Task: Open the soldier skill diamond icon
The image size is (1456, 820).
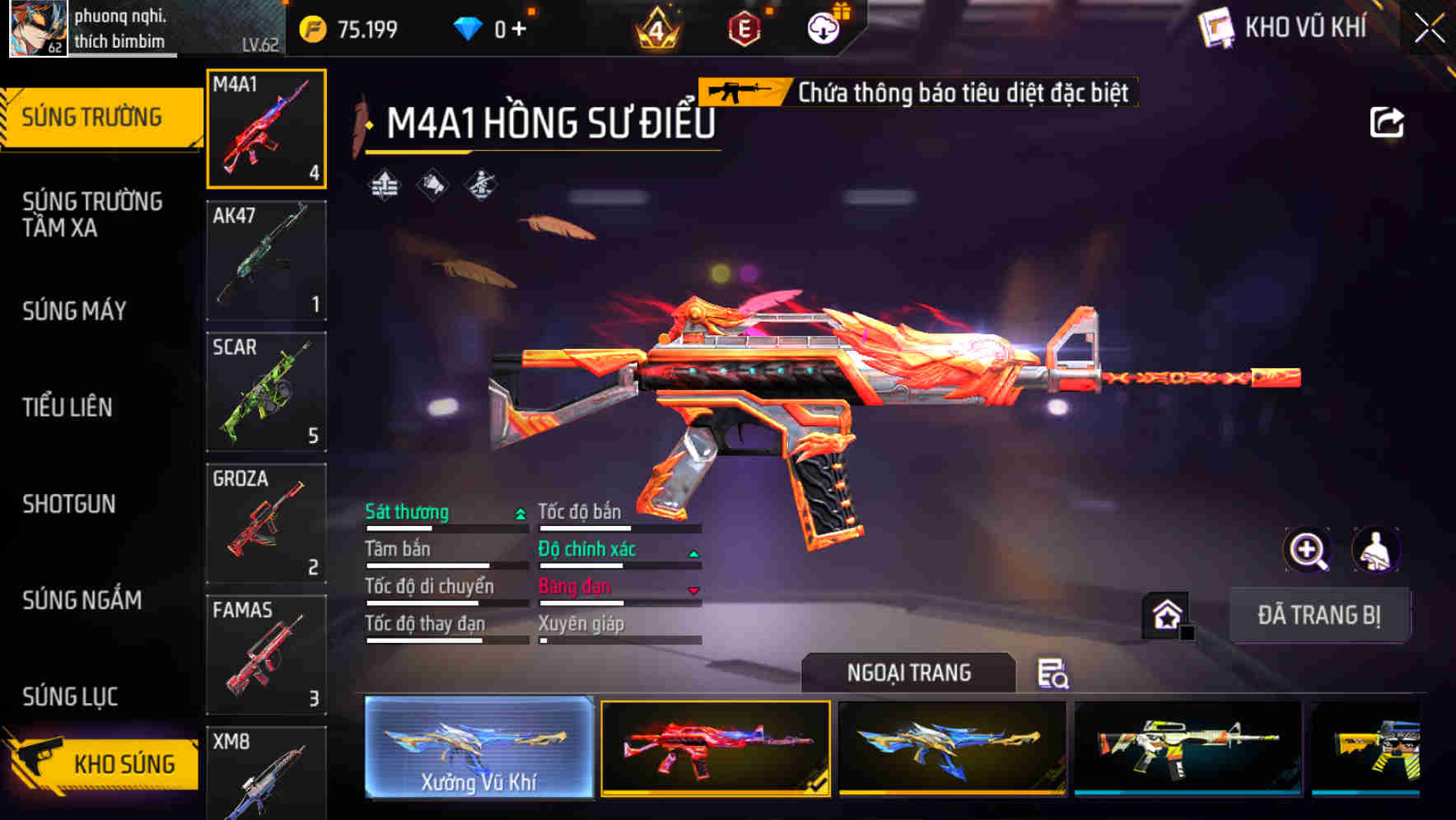Action: [x=480, y=185]
